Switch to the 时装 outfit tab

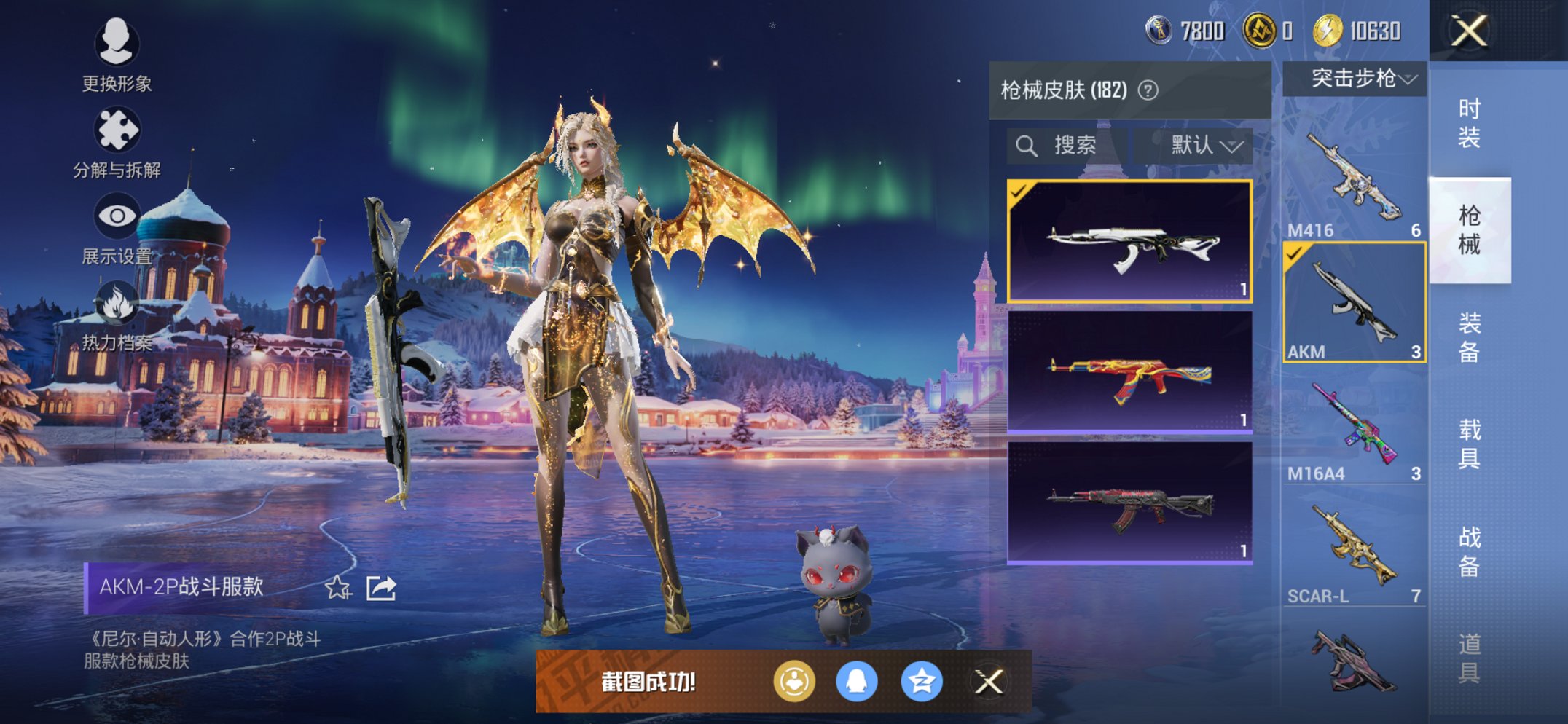point(1469,122)
